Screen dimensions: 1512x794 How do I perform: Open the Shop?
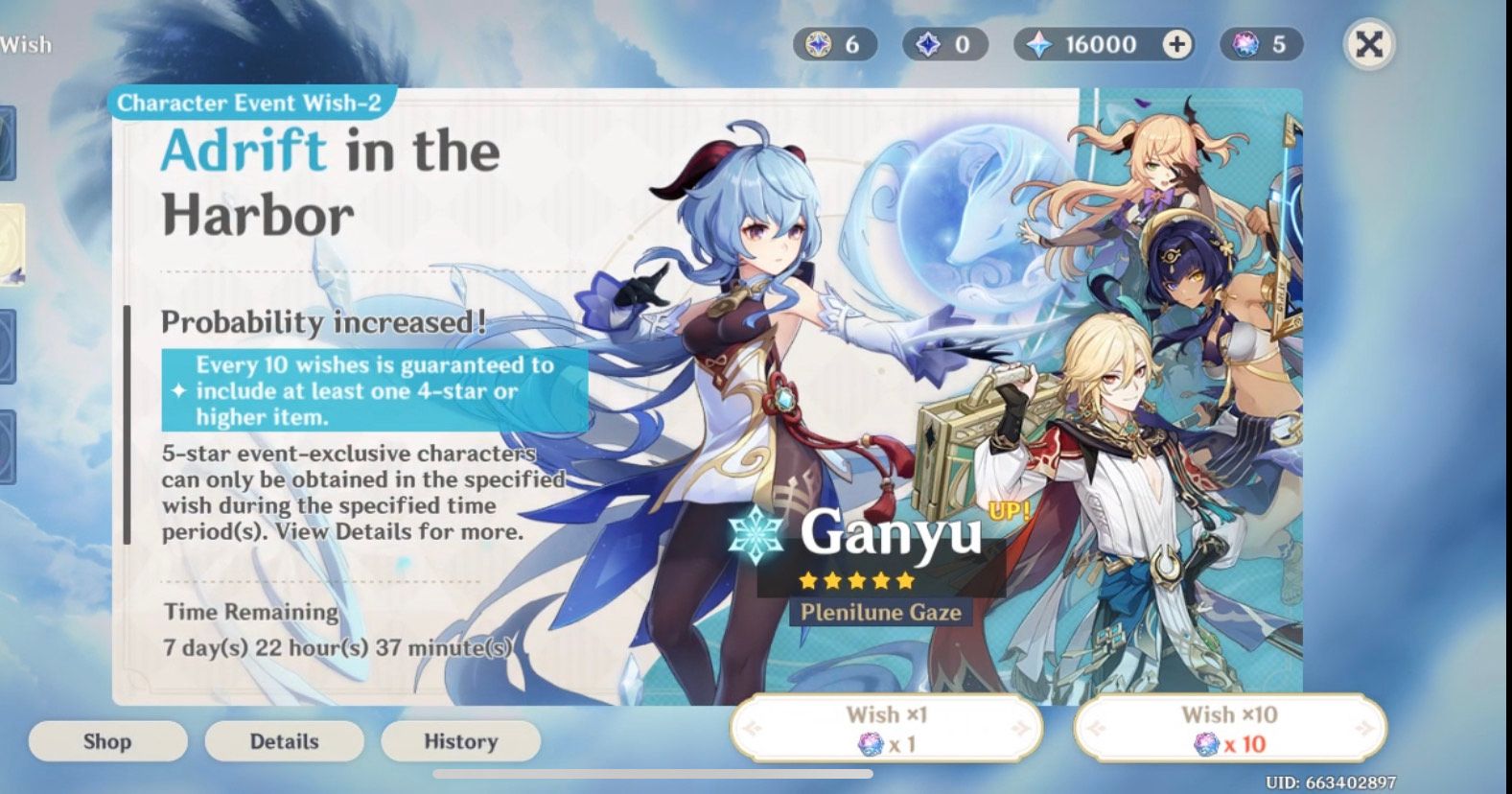point(107,740)
